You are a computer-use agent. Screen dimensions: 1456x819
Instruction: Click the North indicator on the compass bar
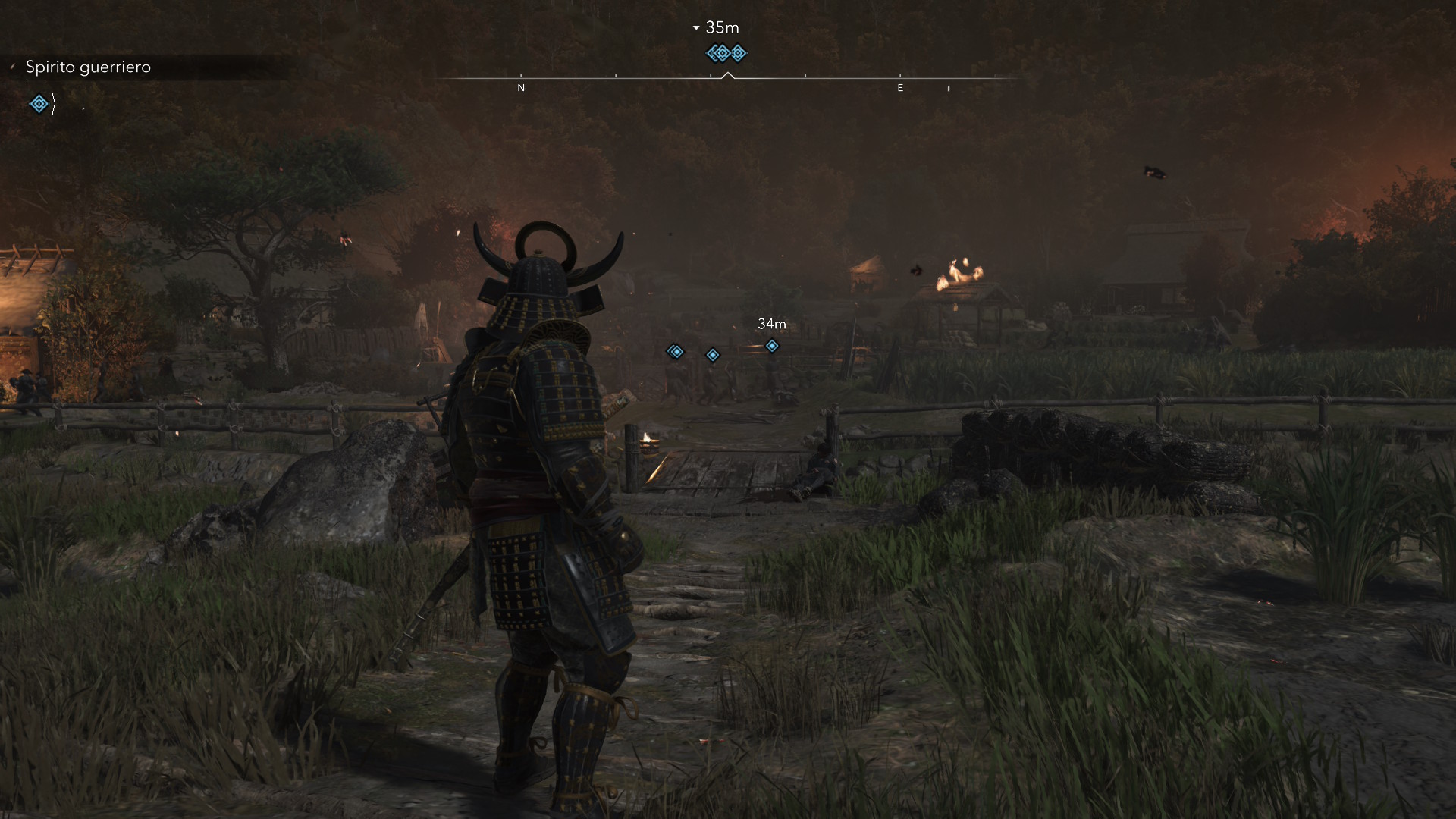521,88
